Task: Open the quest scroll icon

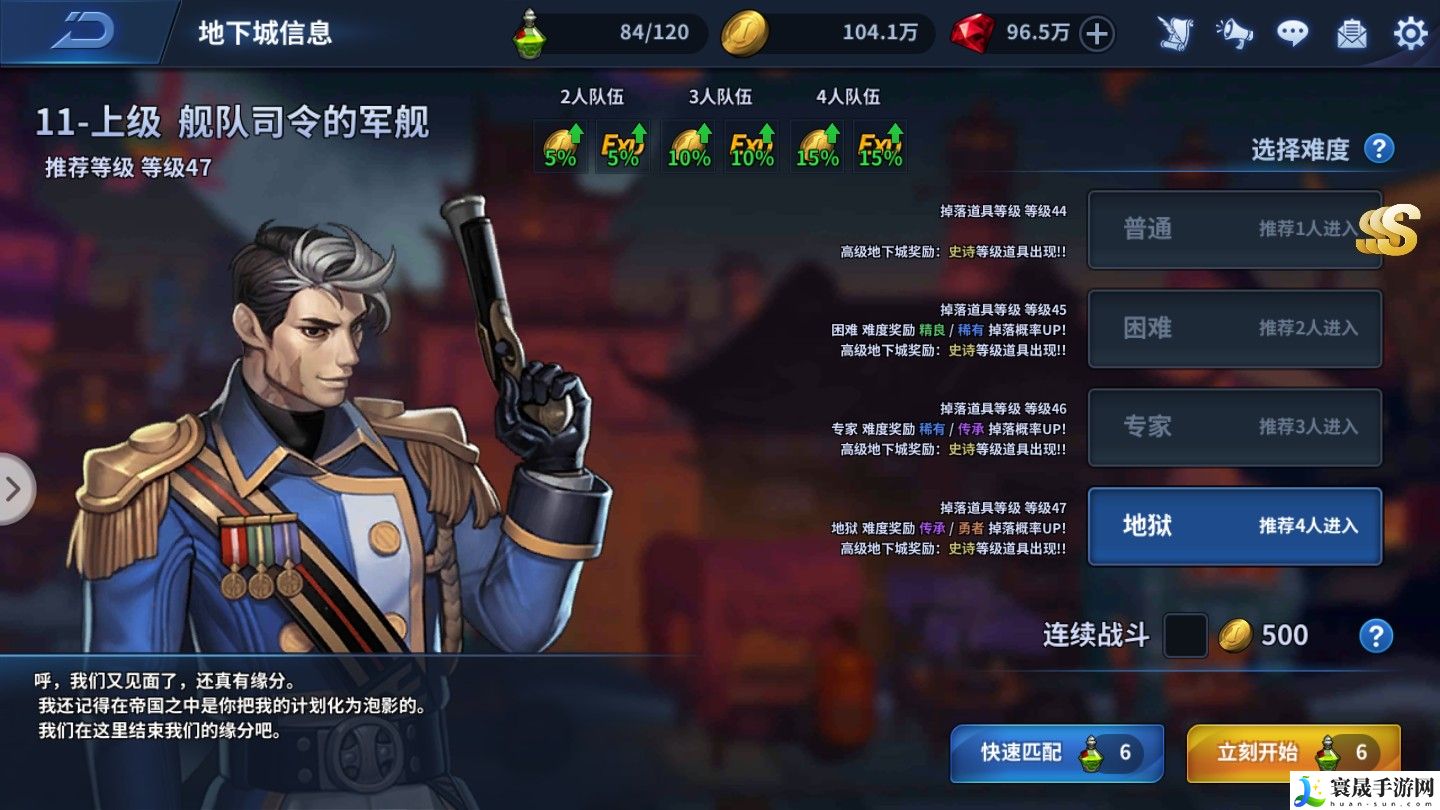Action: coord(1175,34)
